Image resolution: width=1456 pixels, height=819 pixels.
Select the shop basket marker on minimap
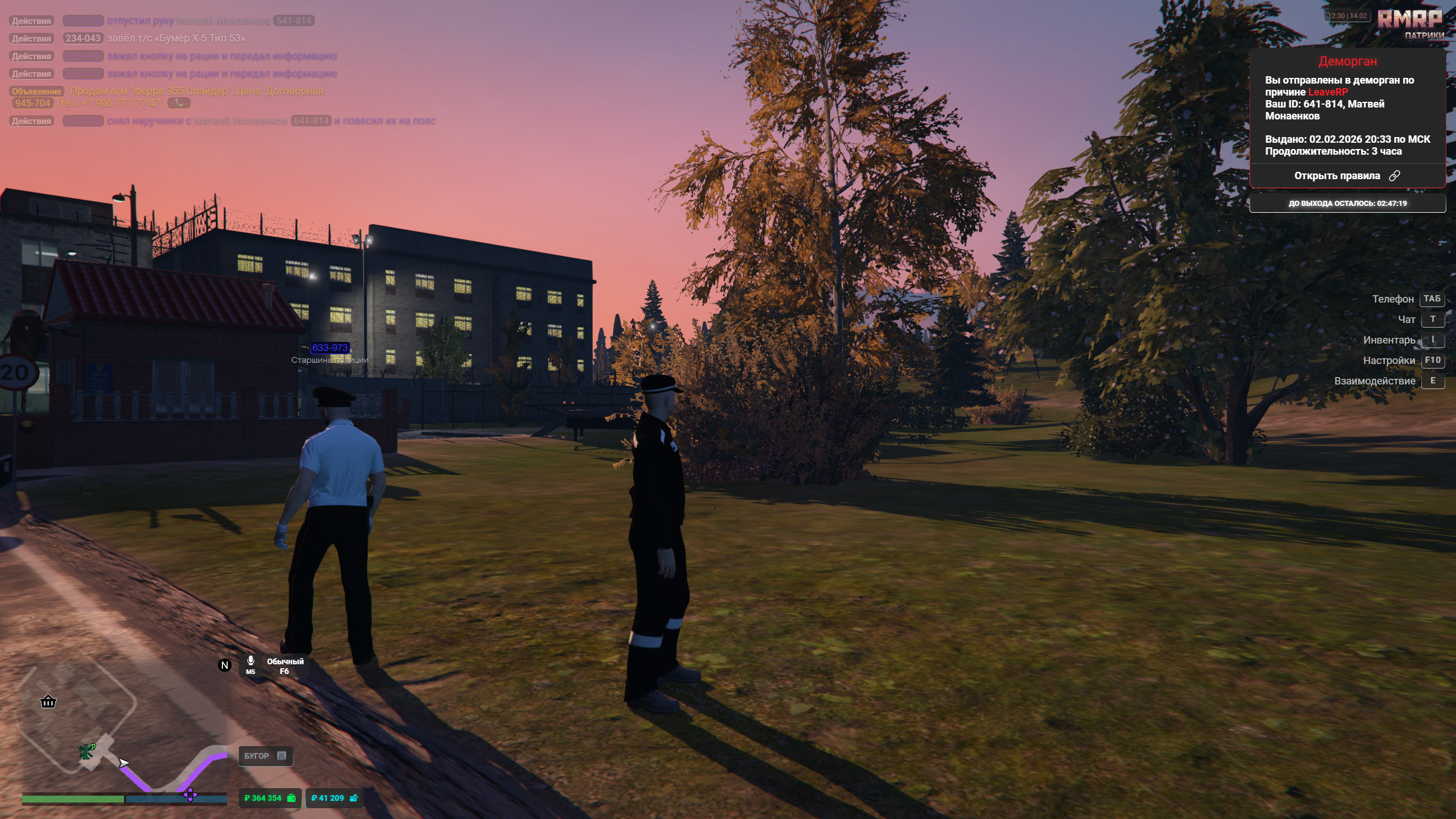coord(48,702)
